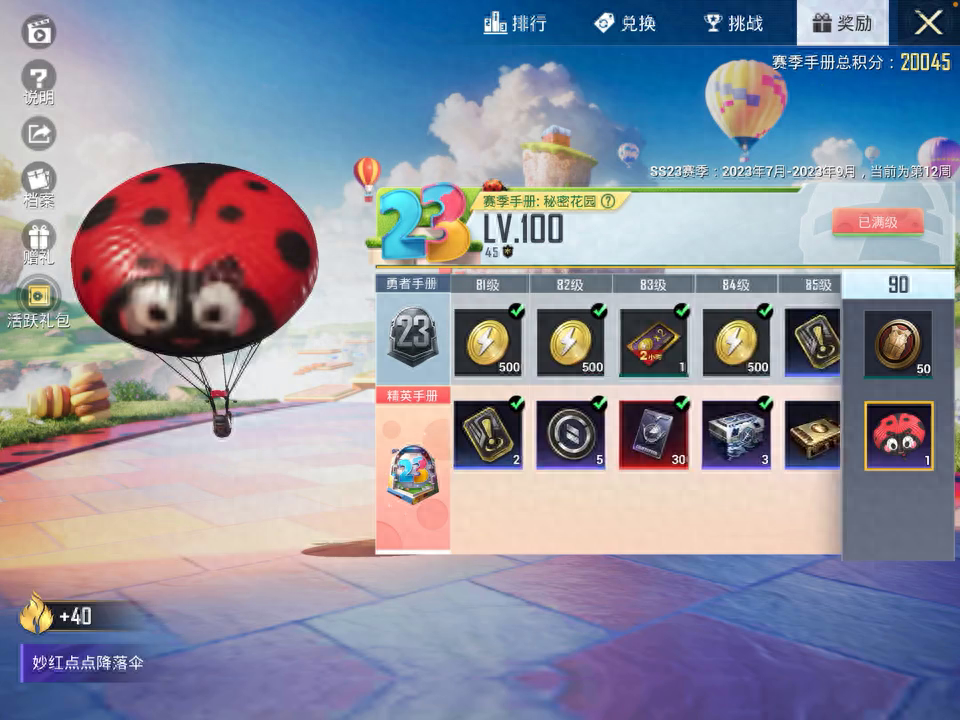Image resolution: width=960 pixels, height=720 pixels.
Task: Open the 活跃礼包 activity pack
Action: click(x=39, y=301)
